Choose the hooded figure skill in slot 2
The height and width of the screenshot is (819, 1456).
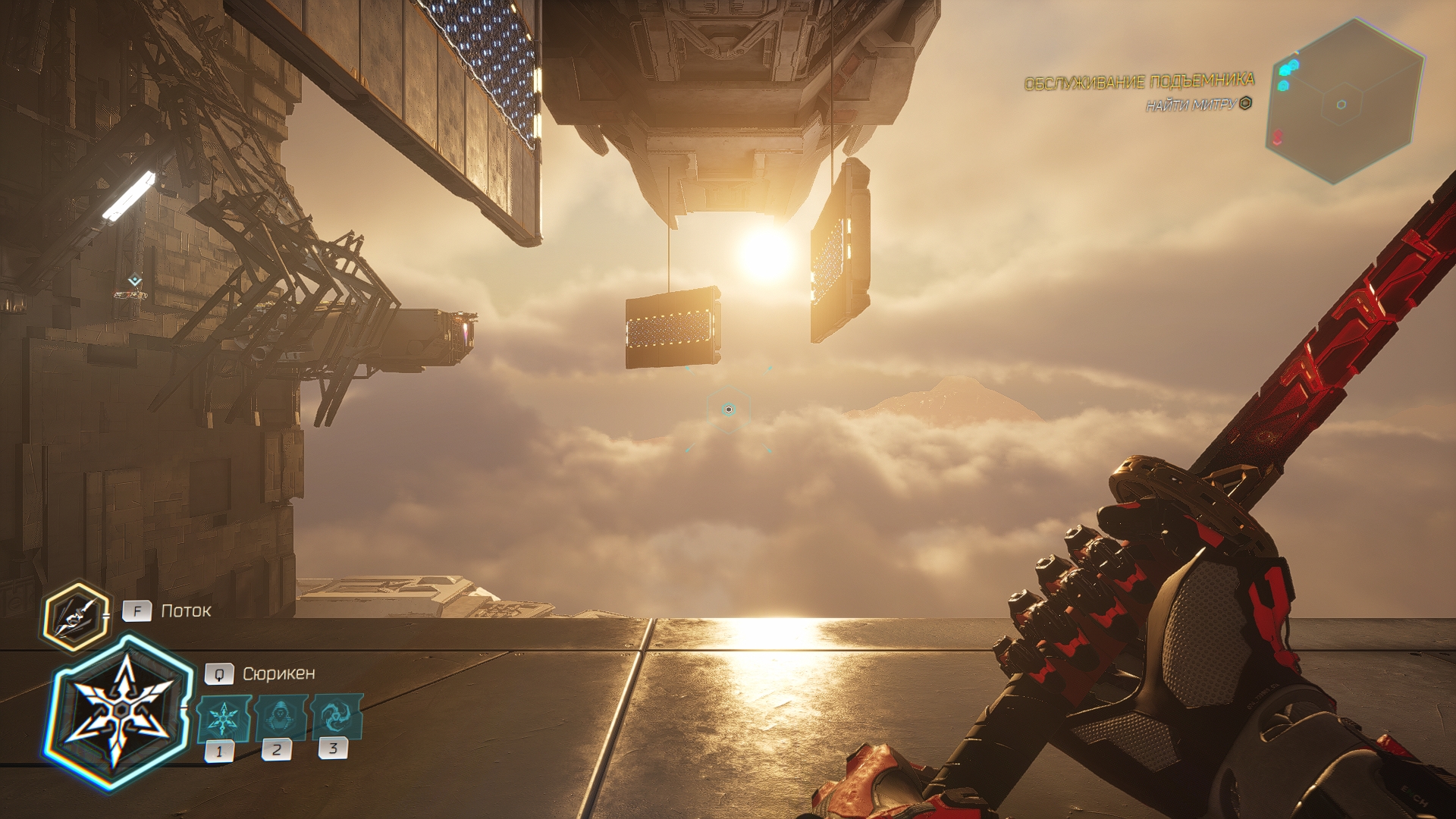[x=279, y=717]
